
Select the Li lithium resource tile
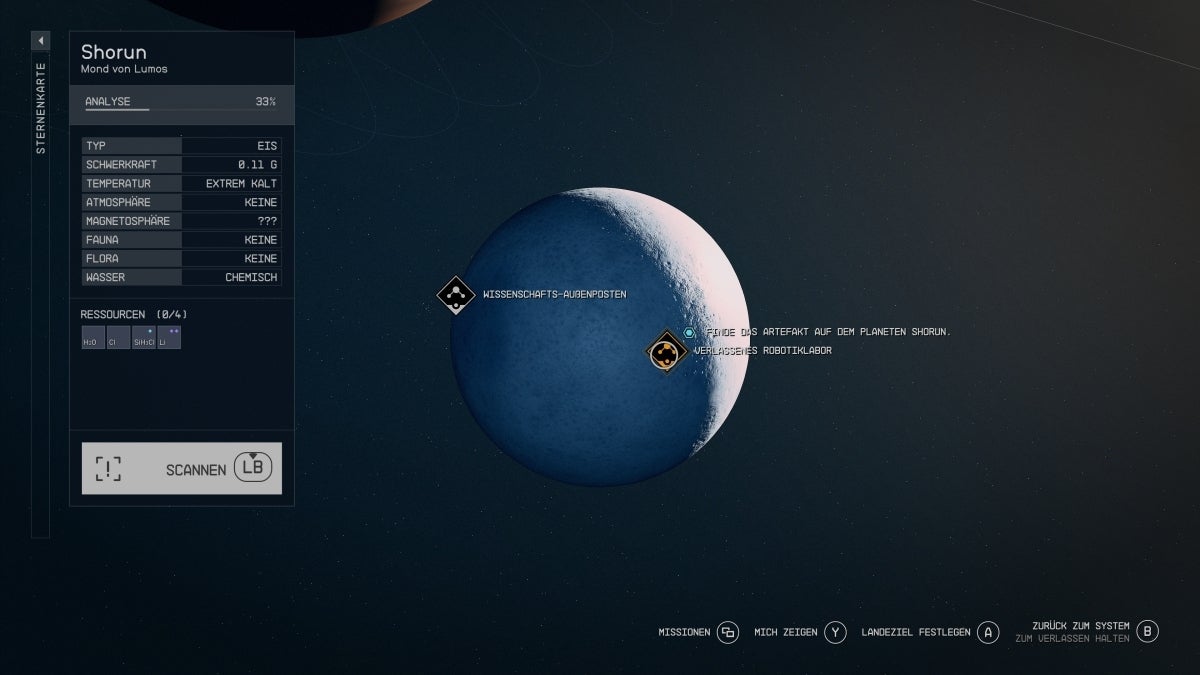(169, 338)
